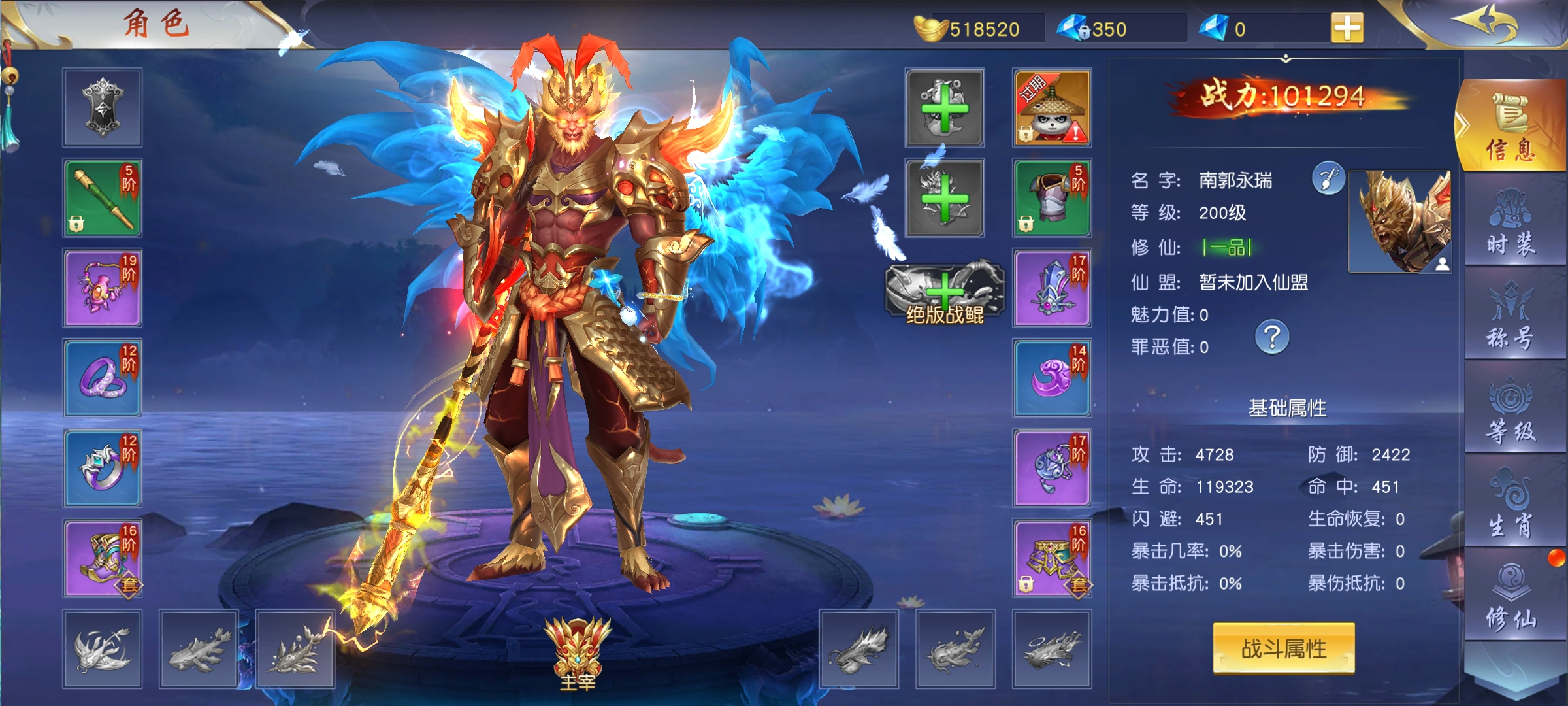
Task: Open the 称号 title tab
Action: point(1512,315)
